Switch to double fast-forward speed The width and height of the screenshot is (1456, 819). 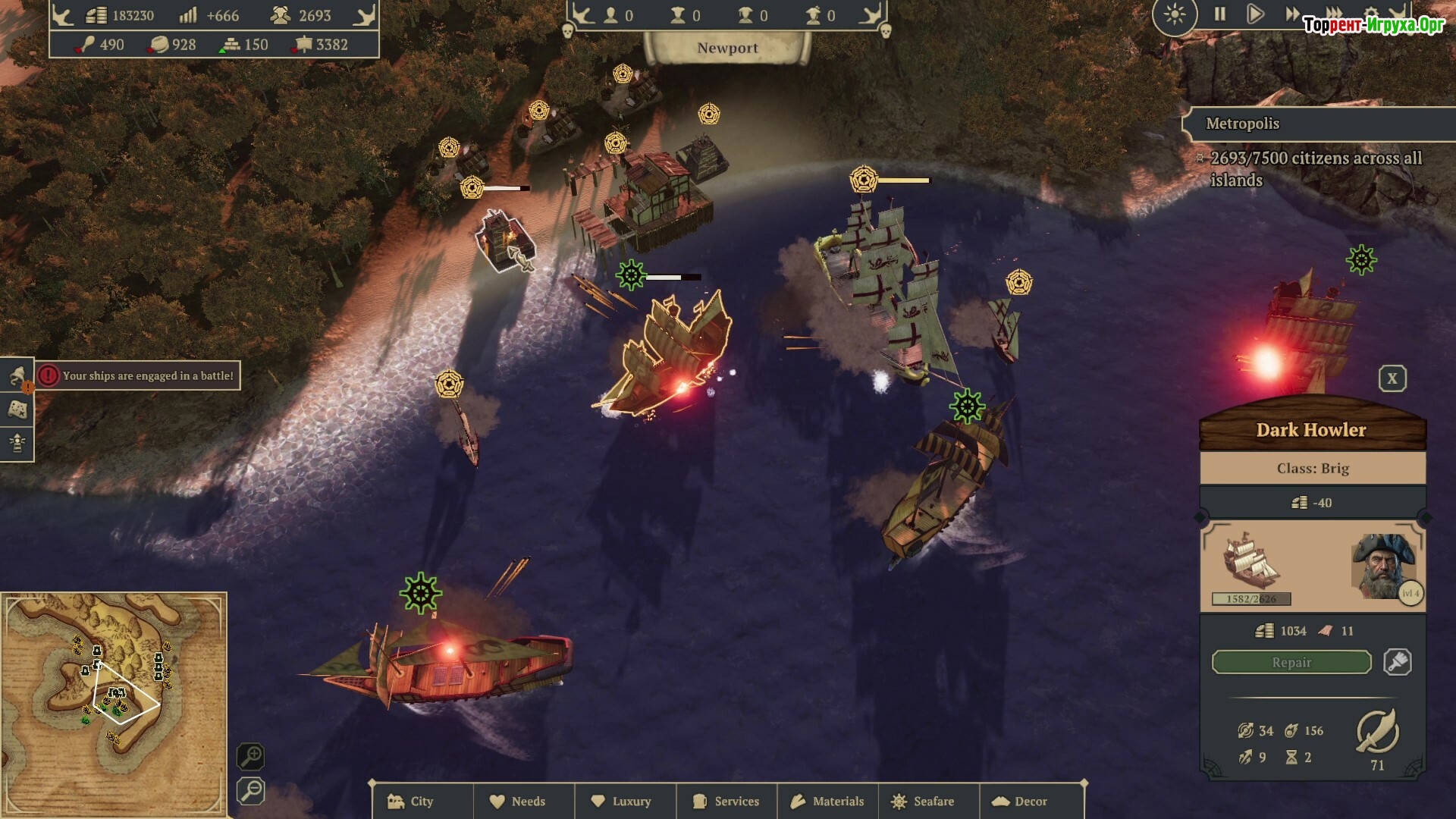[1291, 14]
